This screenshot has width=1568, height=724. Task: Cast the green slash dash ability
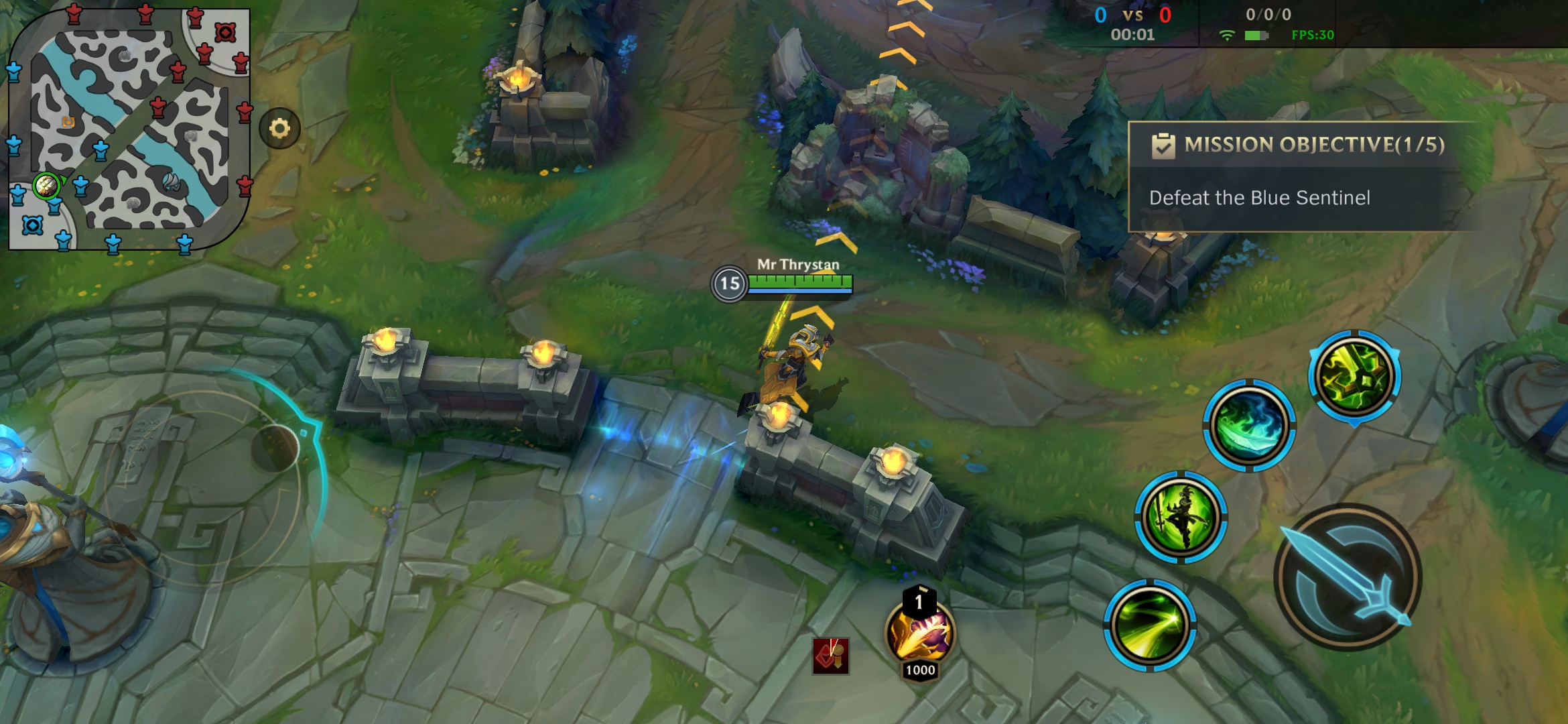pos(1150,626)
